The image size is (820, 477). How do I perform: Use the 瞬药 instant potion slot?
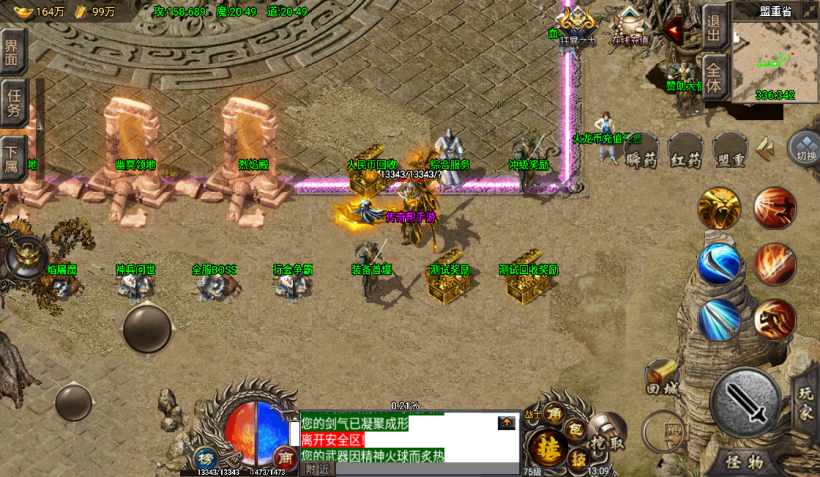point(641,153)
